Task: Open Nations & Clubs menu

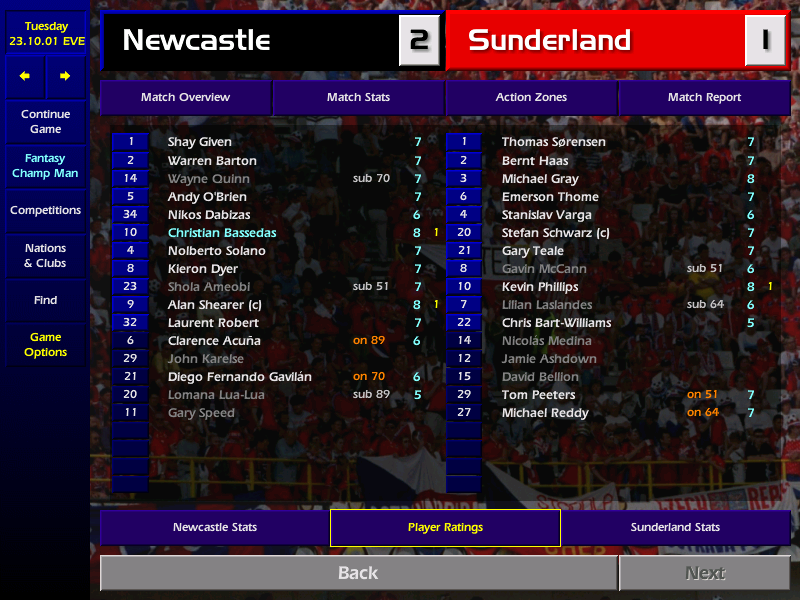Action: click(45, 255)
